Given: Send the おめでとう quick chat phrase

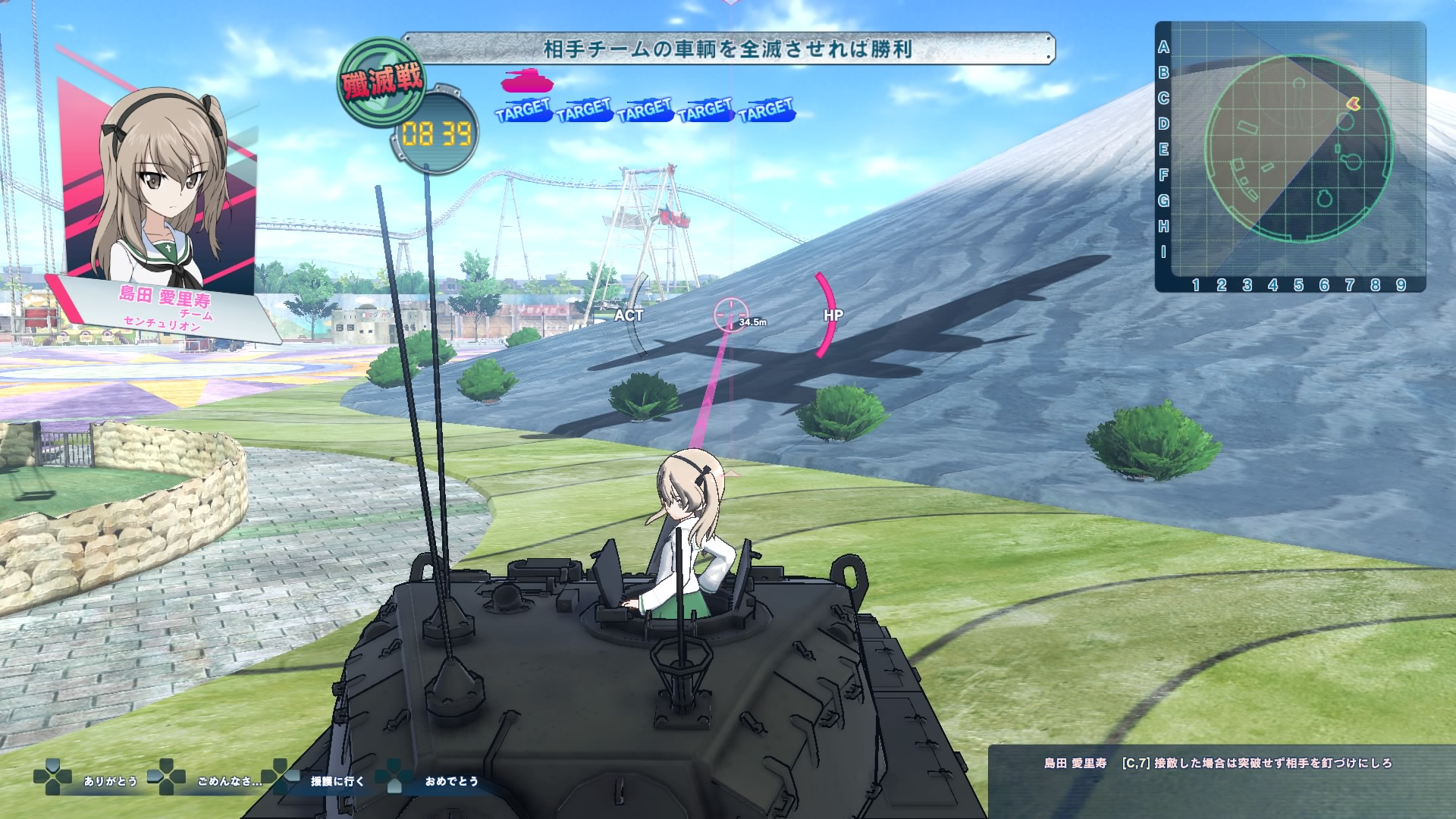Looking at the screenshot, I should coord(452,781).
